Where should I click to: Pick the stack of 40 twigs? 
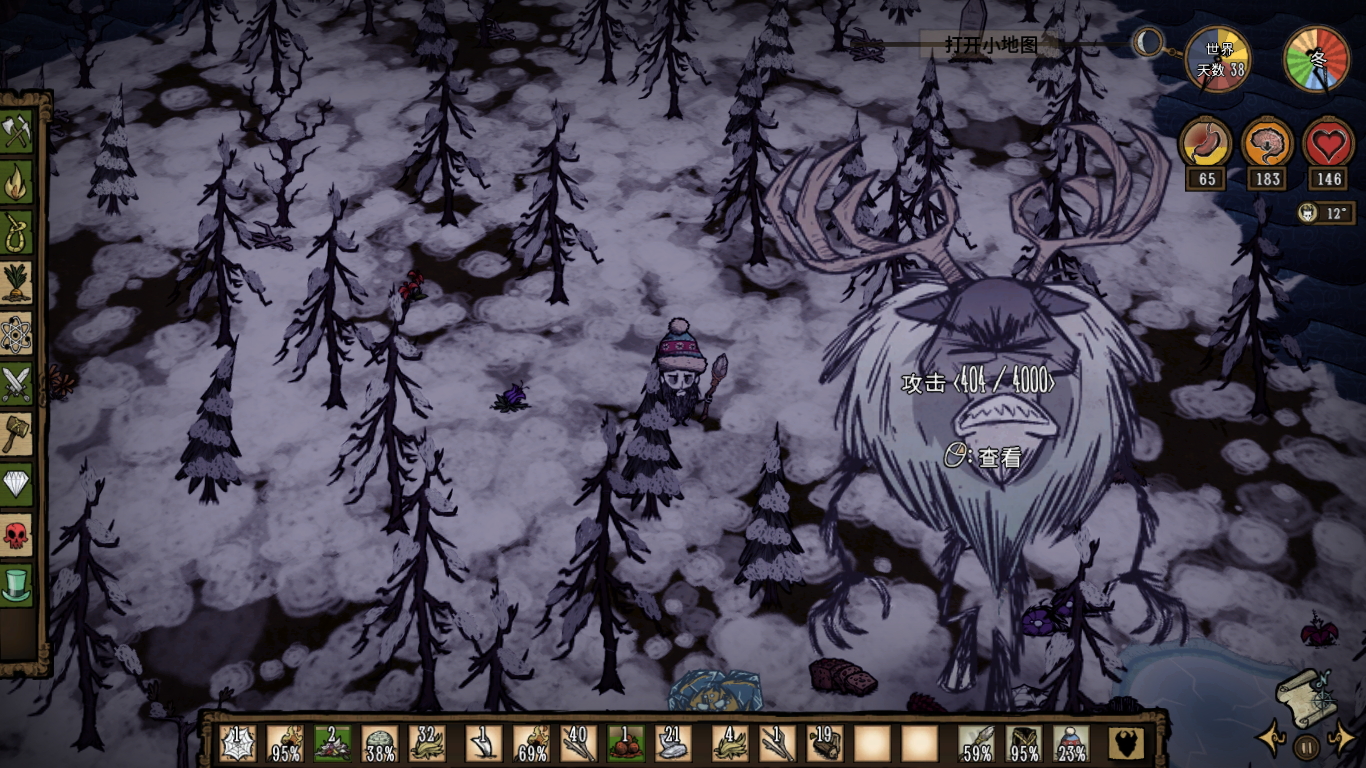pyautogui.click(x=579, y=744)
